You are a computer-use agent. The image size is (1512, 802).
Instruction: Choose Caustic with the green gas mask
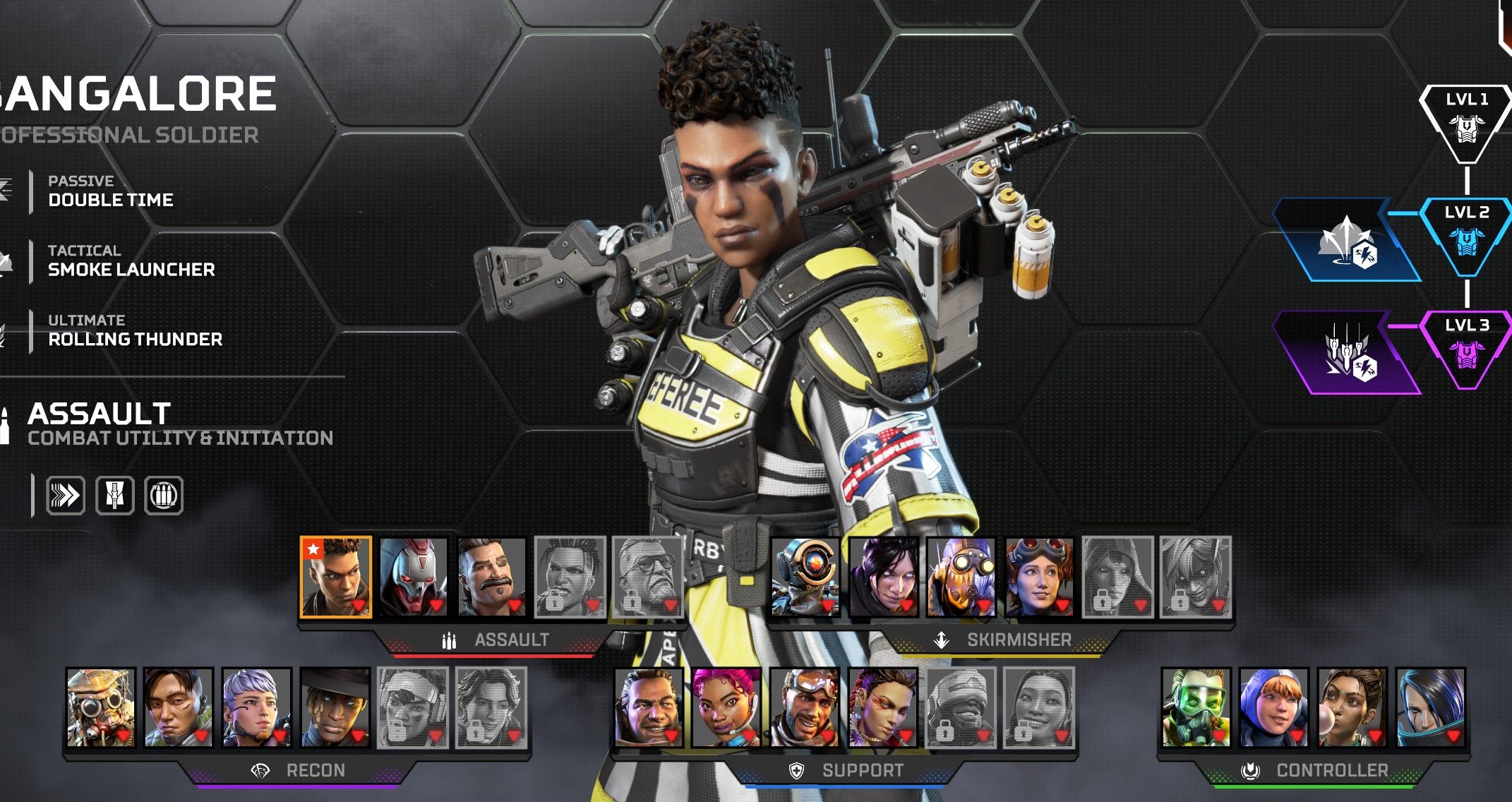pos(1196,707)
